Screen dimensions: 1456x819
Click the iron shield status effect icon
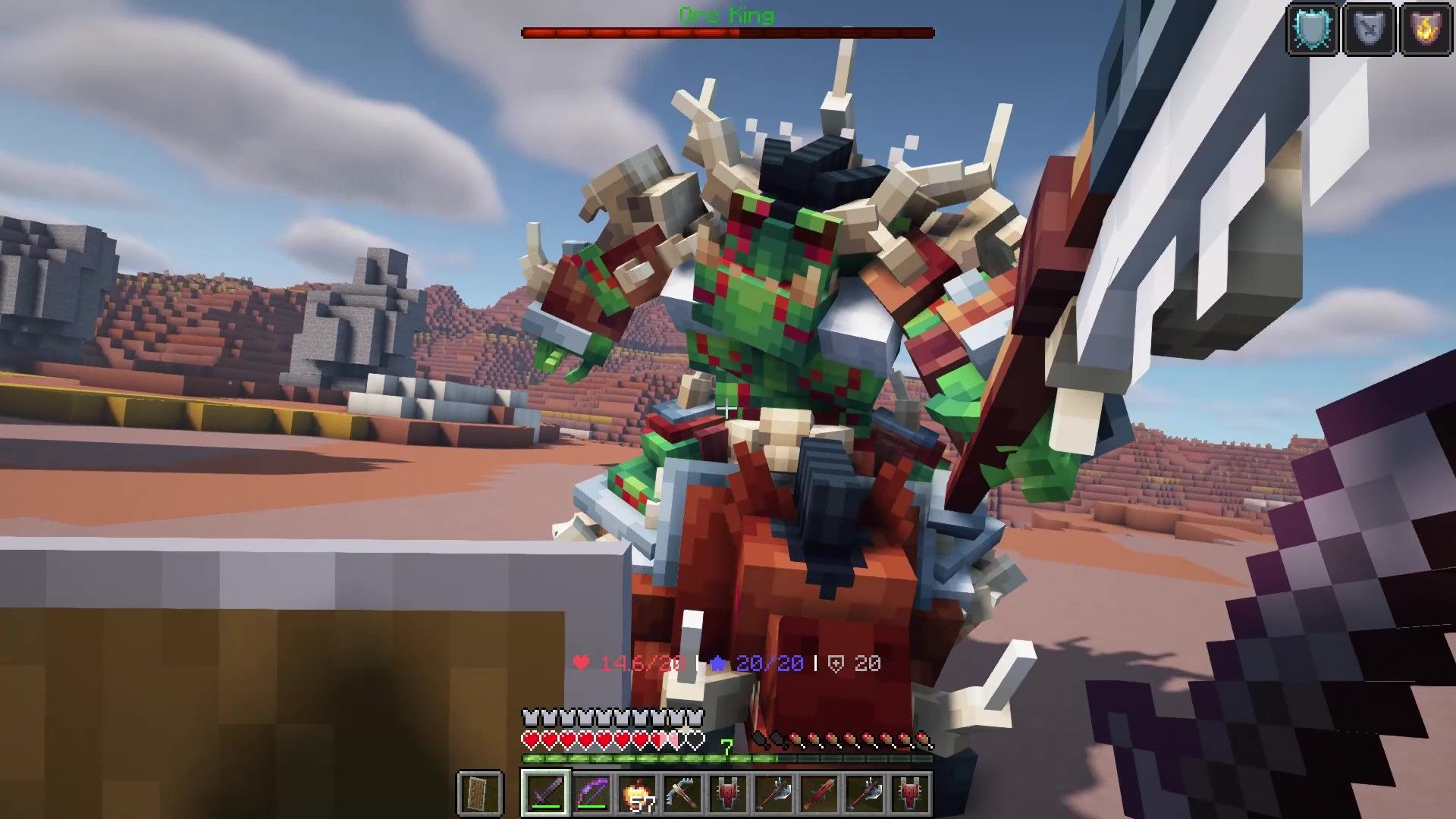tap(1369, 29)
